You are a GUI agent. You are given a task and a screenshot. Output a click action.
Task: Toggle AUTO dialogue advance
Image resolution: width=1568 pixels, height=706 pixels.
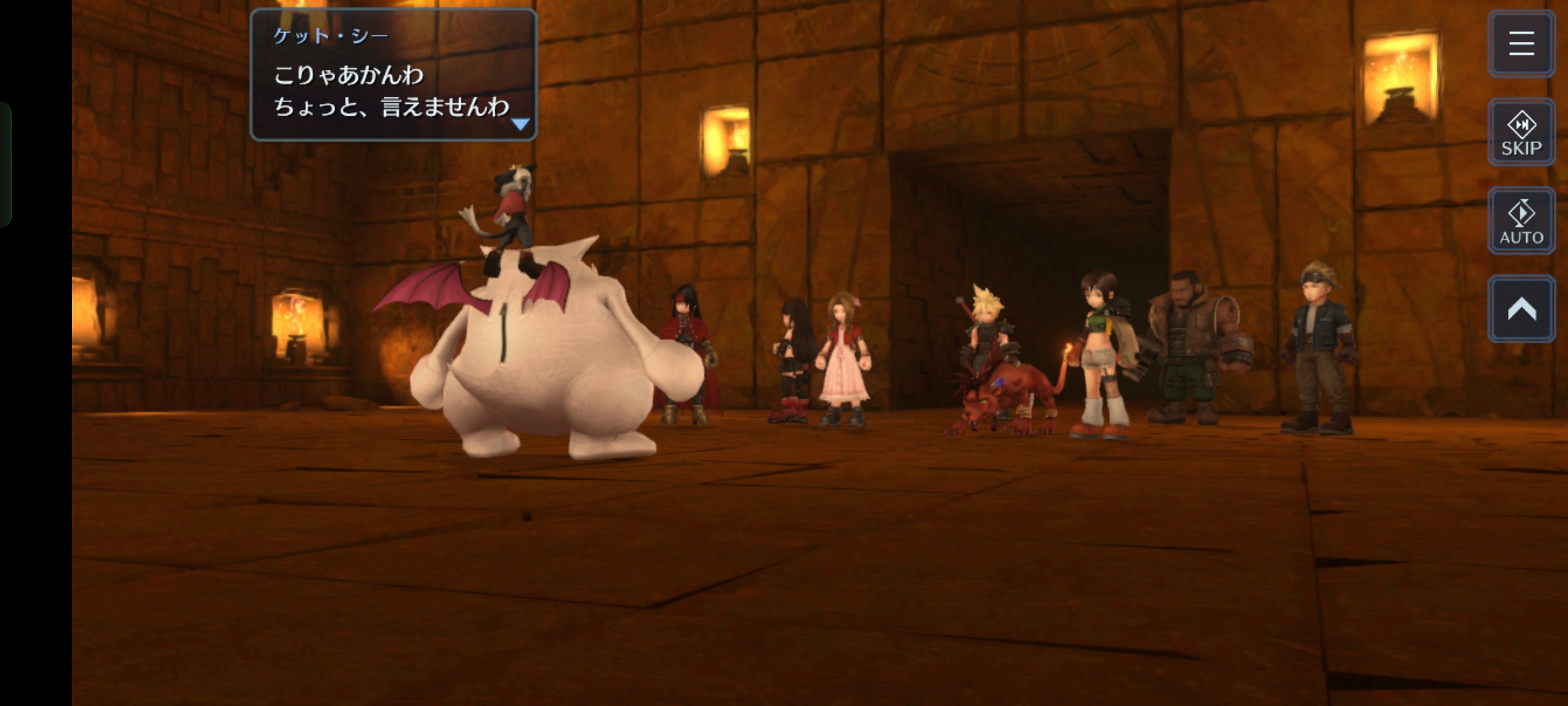[1521, 222]
